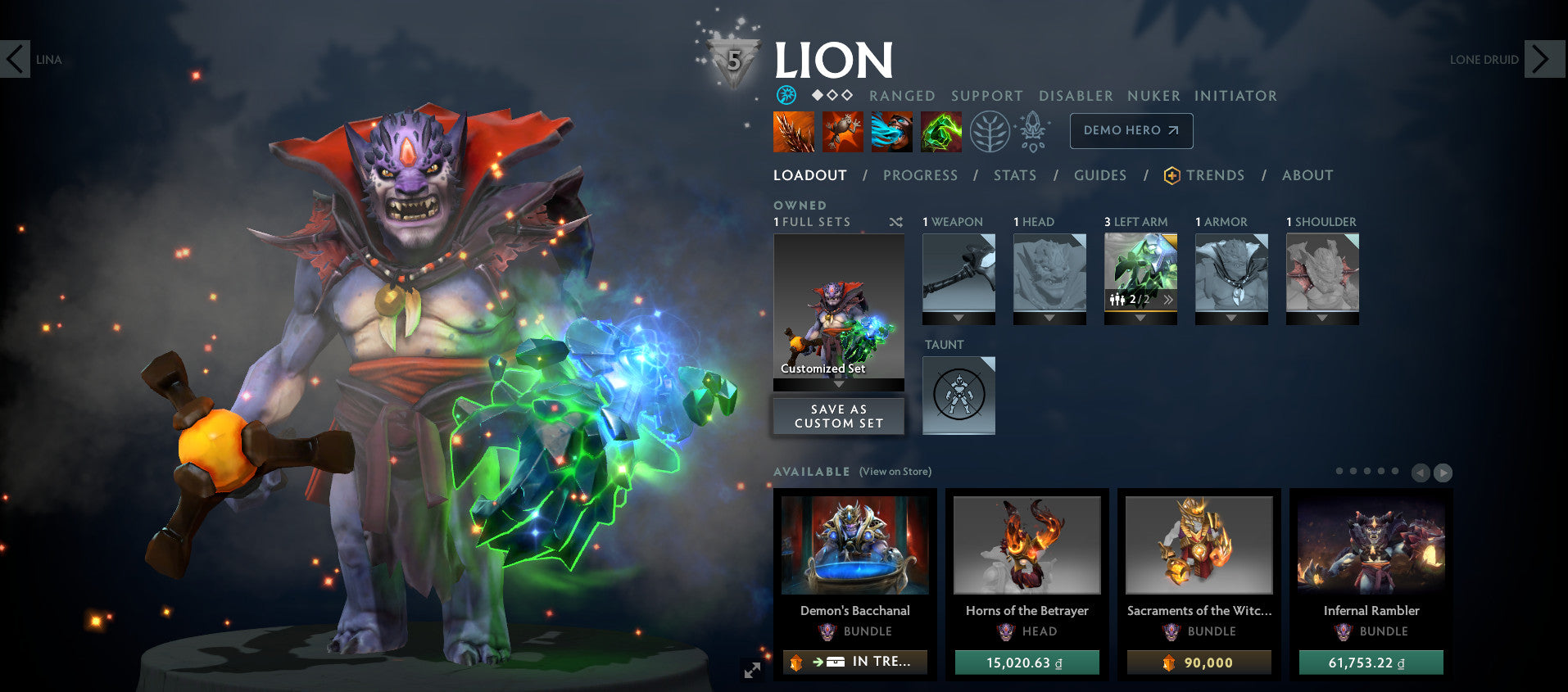Switch to the STATS tab
This screenshot has width=1568, height=692.
click(x=1014, y=175)
